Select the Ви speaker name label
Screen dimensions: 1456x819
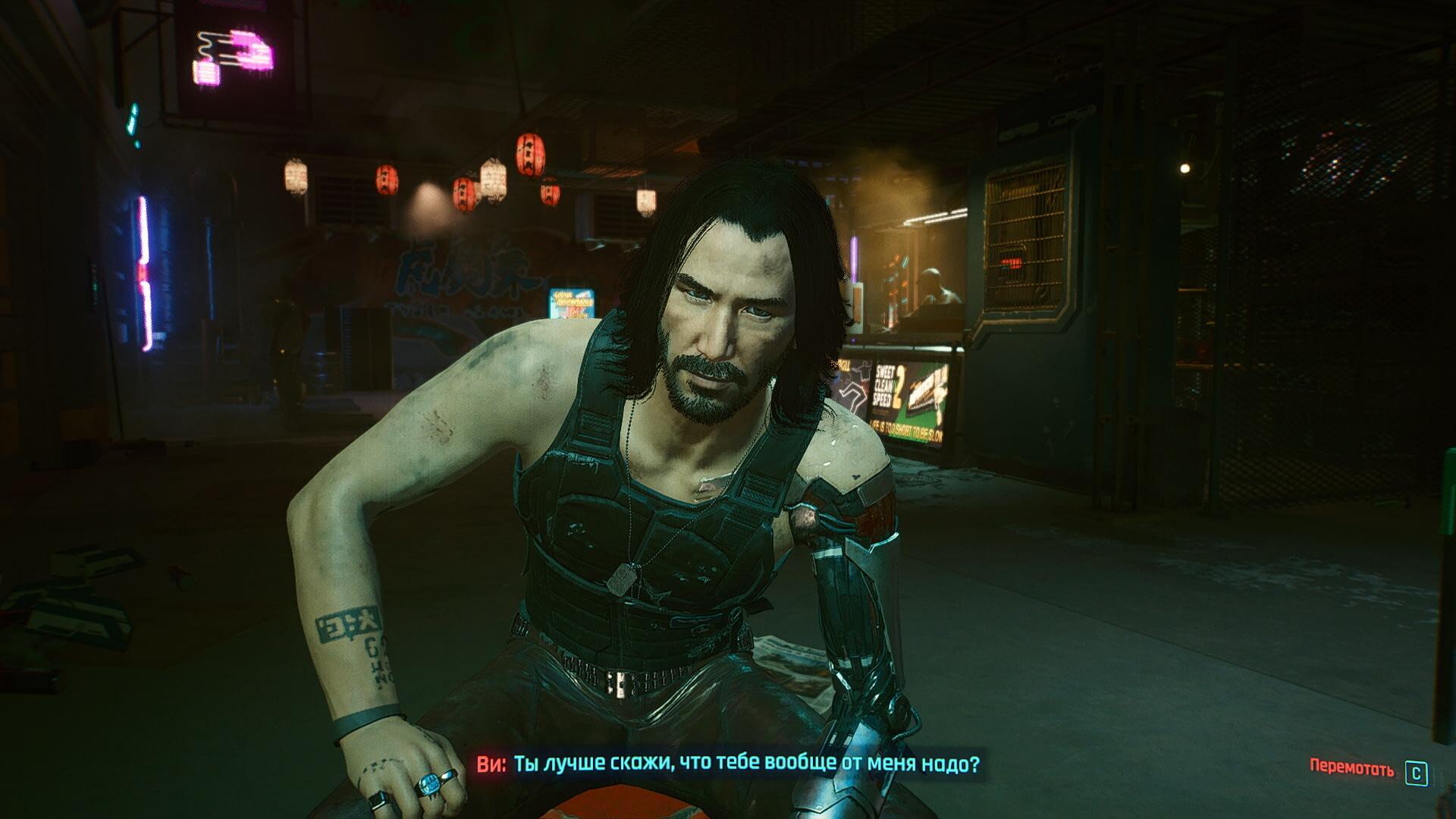point(489,764)
